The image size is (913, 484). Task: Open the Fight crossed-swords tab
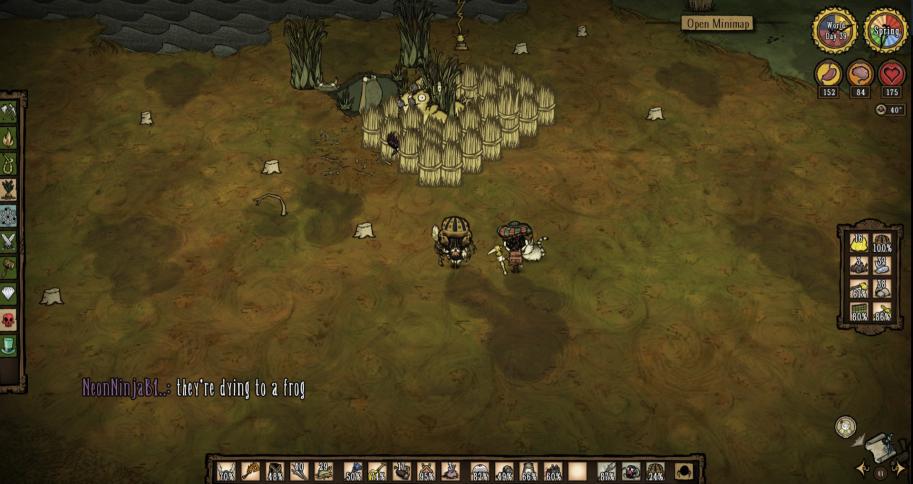[x=10, y=241]
